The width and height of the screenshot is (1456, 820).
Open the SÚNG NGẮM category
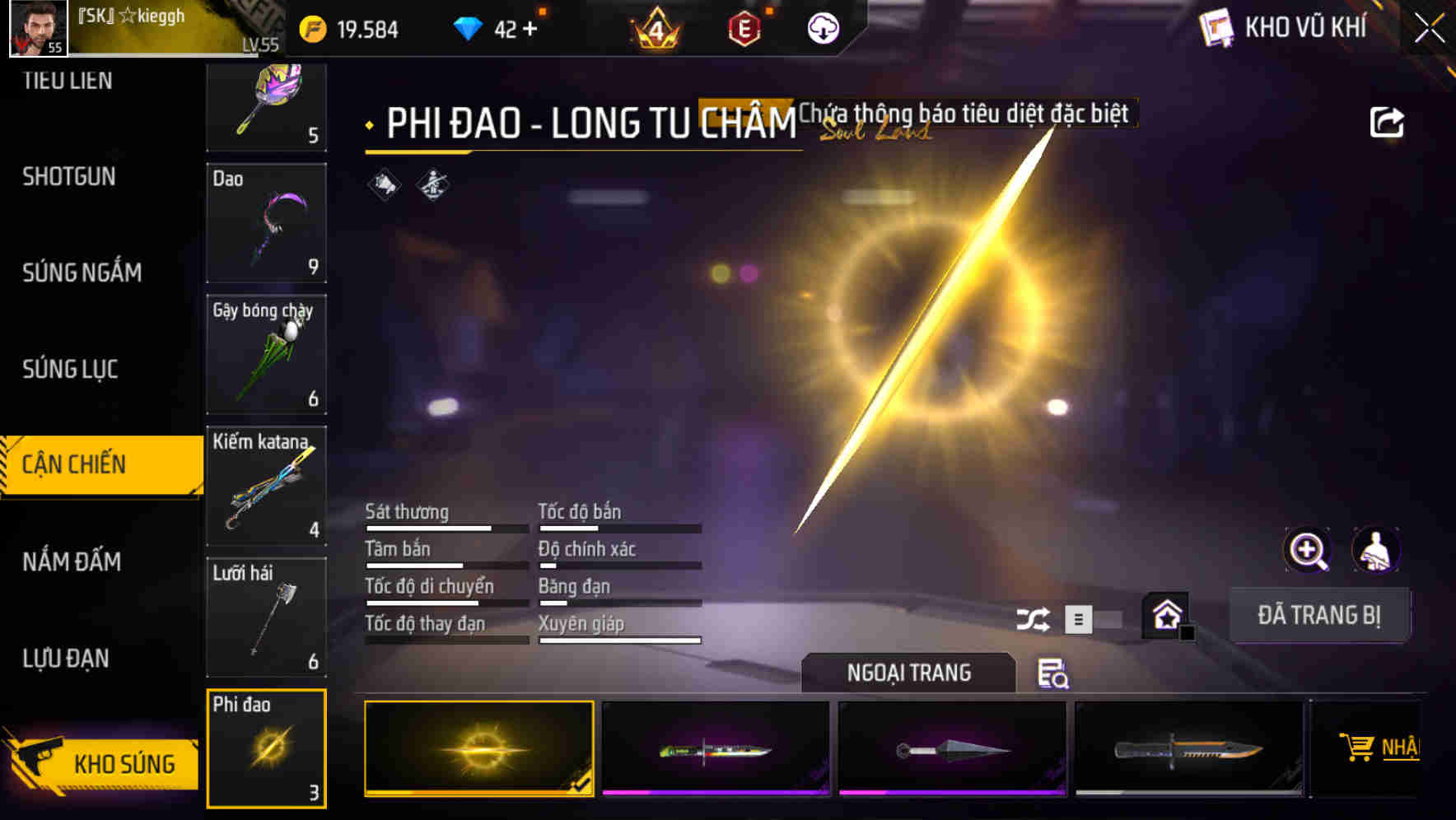point(82,273)
